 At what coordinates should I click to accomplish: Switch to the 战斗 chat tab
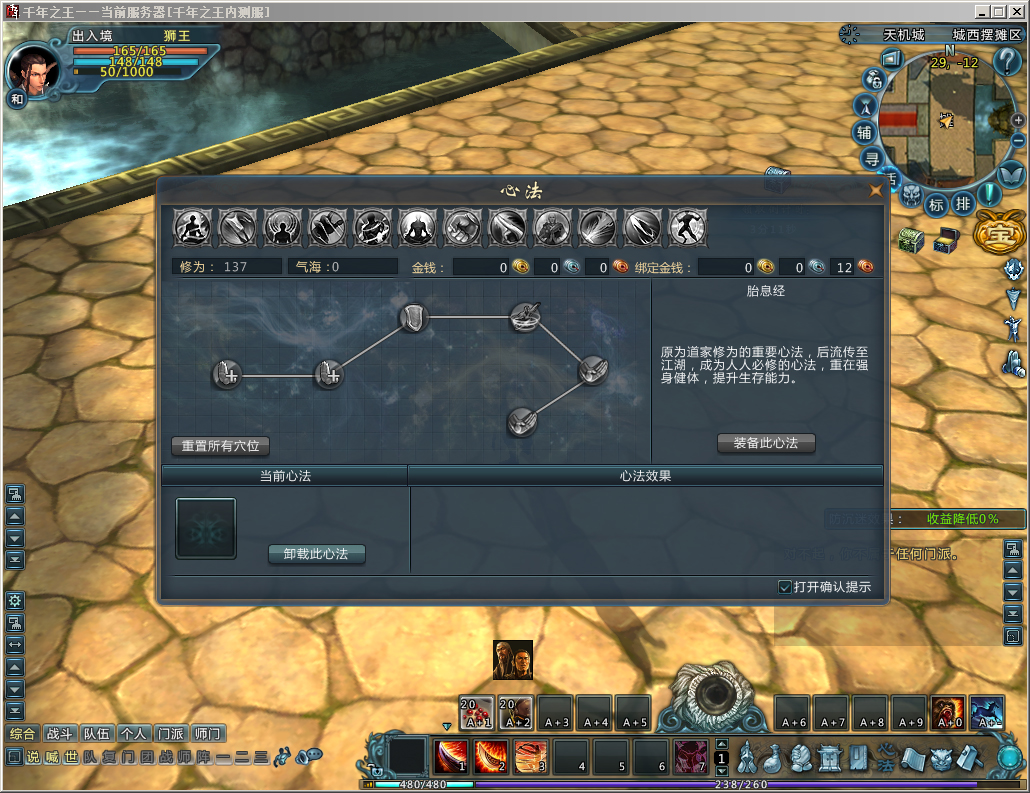[x=61, y=733]
